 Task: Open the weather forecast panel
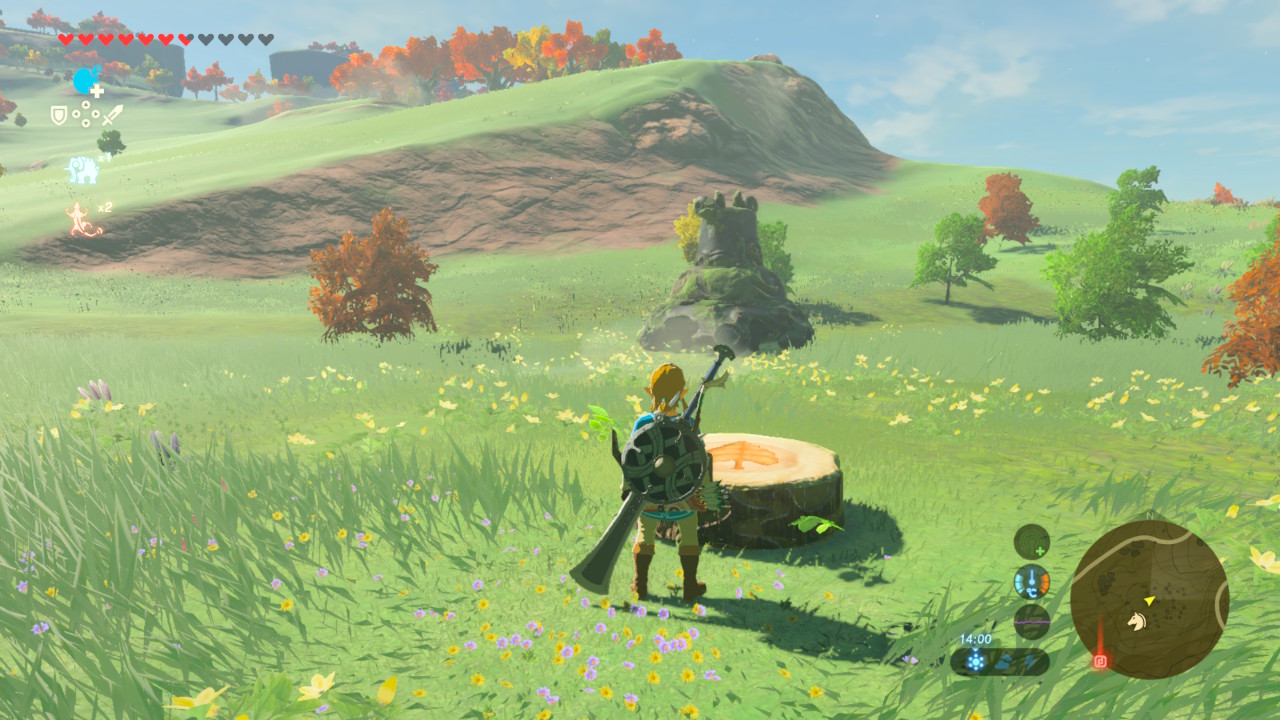click(1000, 661)
